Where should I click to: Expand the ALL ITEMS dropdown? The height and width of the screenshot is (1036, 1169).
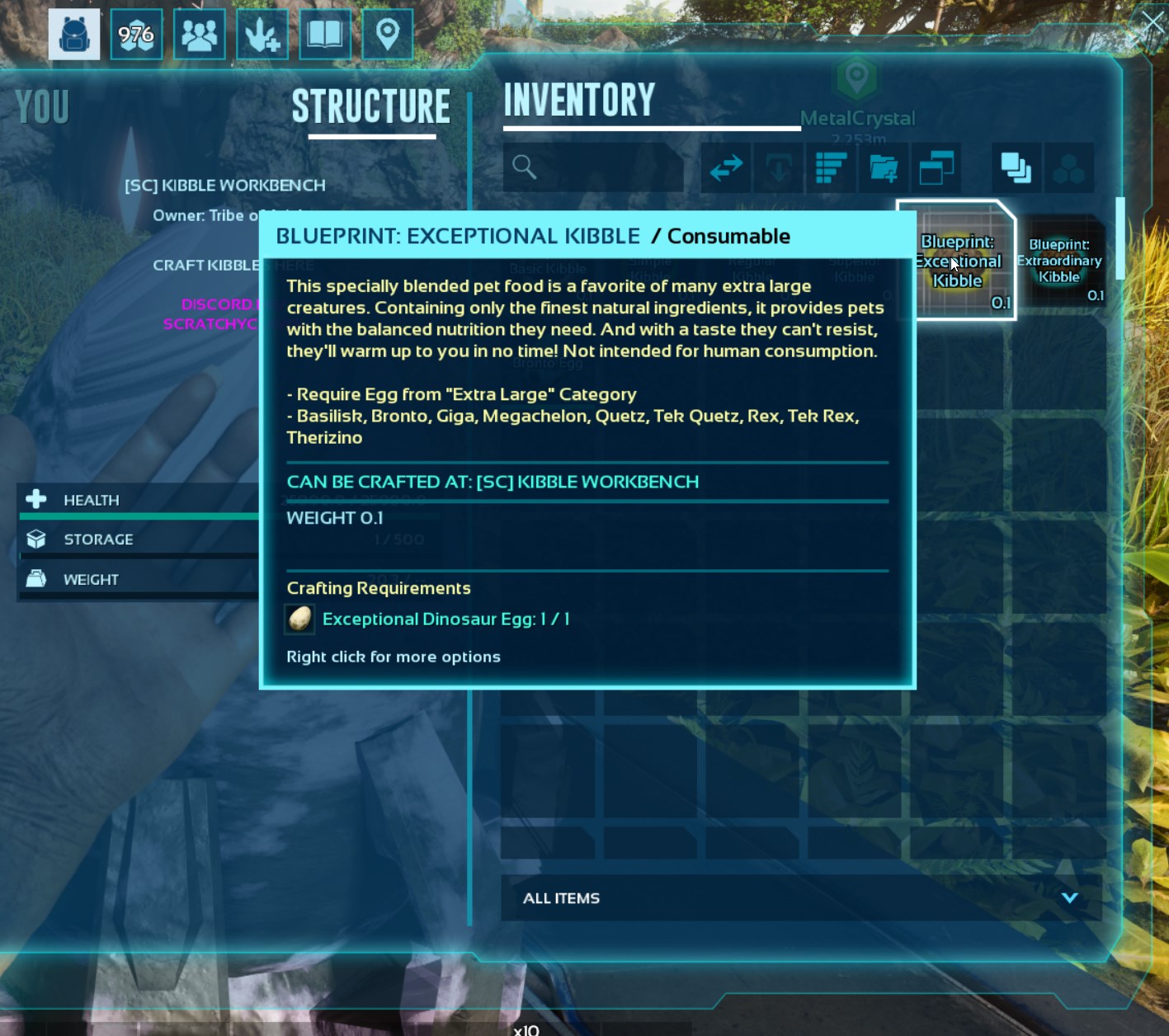pos(561,898)
